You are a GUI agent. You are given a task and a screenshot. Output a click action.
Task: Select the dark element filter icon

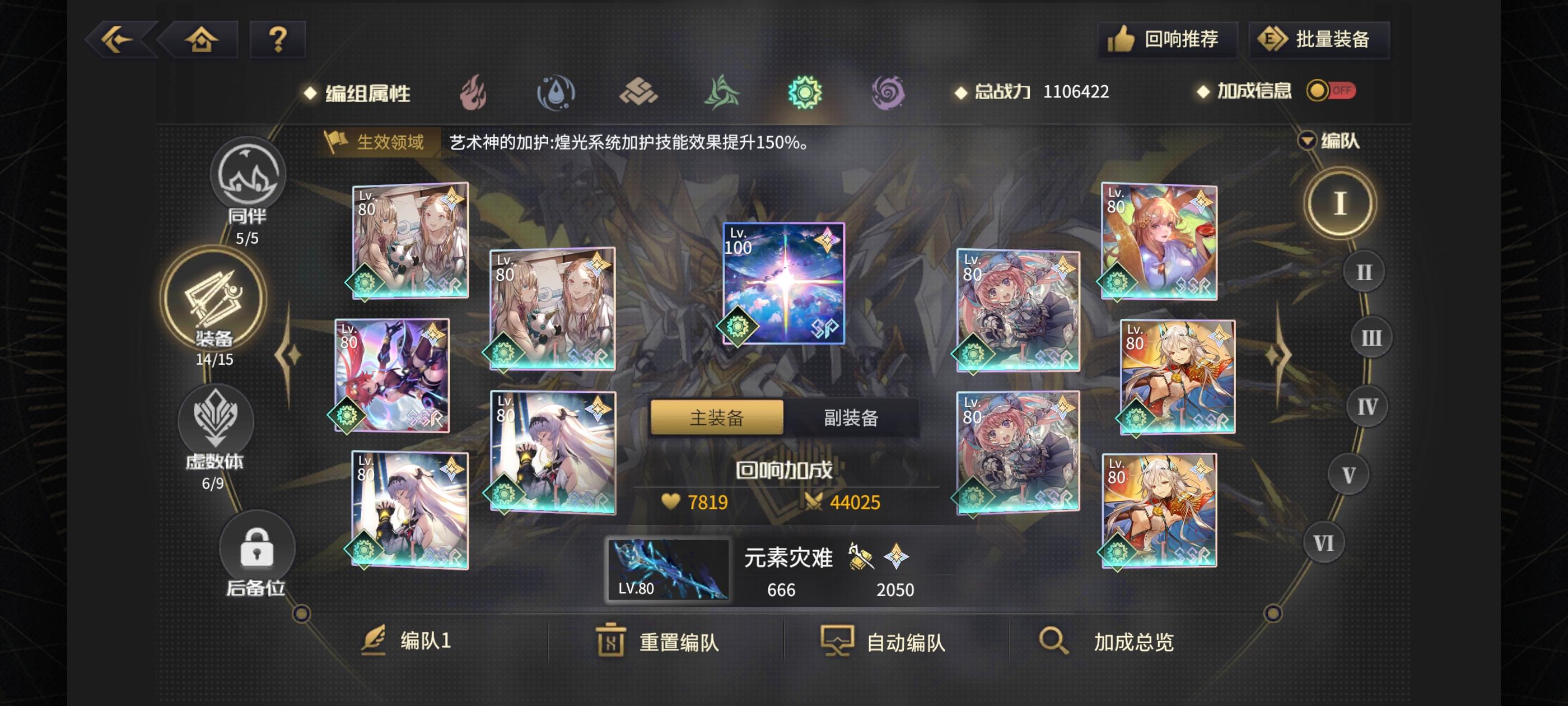[888, 92]
